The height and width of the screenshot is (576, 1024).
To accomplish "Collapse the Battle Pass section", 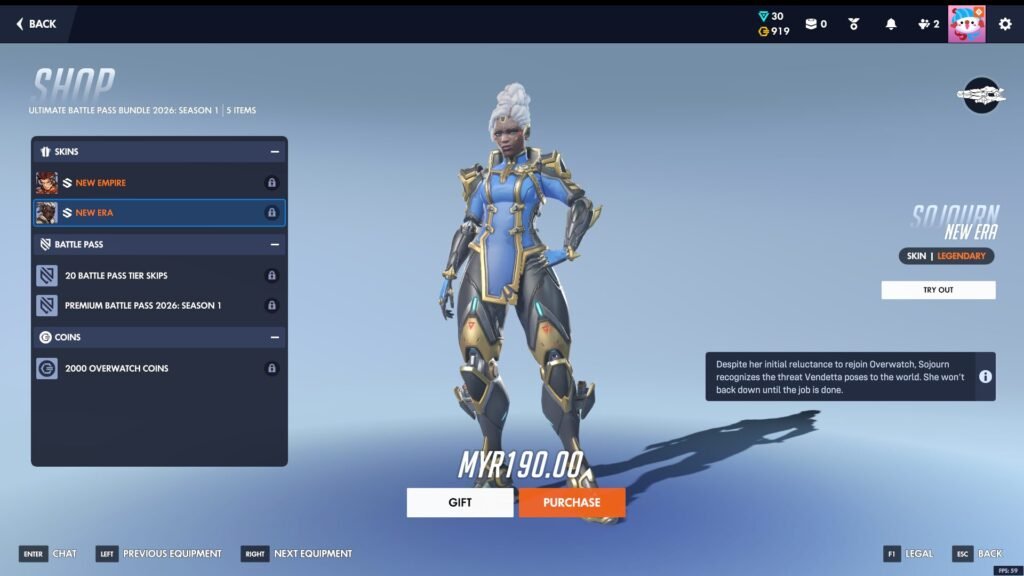I will pyautogui.click(x=274, y=244).
